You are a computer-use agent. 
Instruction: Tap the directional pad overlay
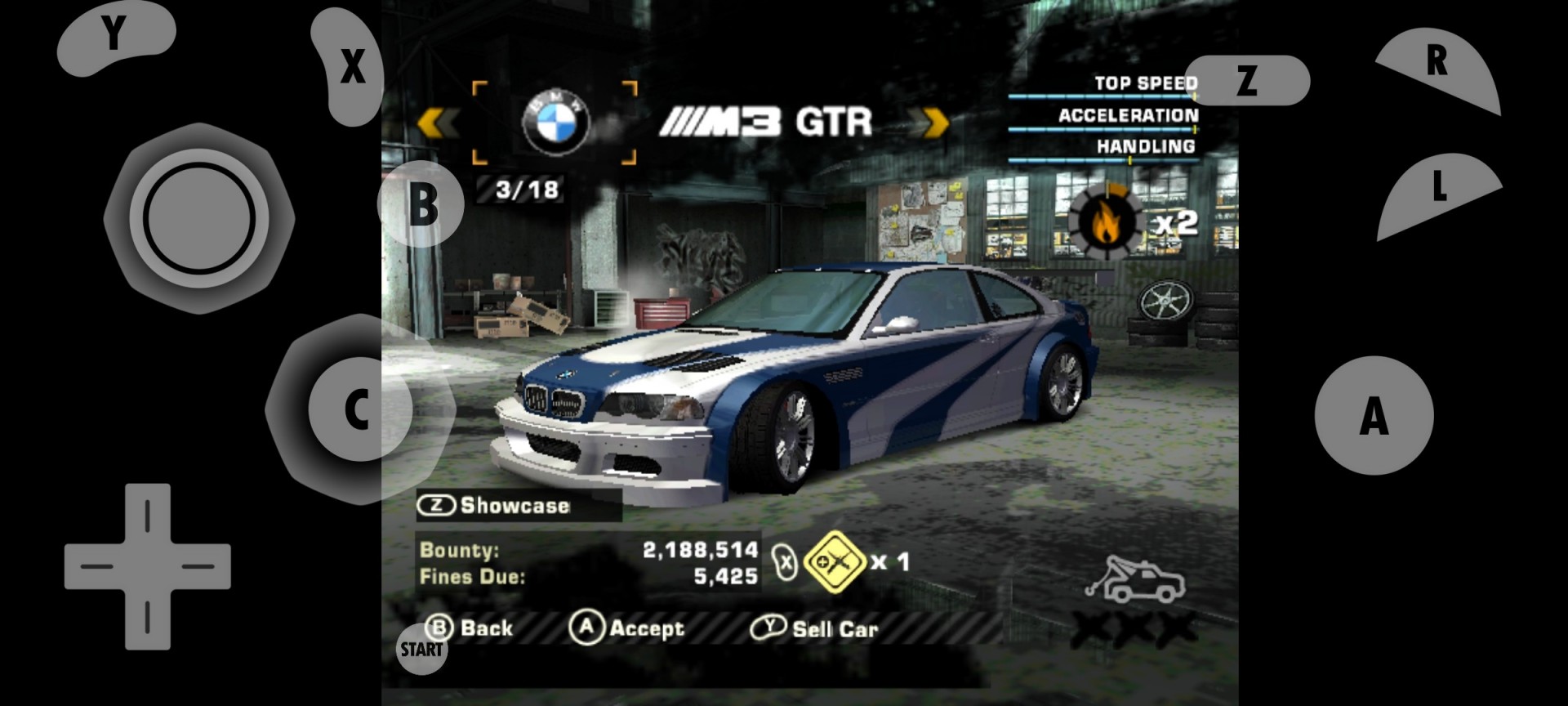pos(148,566)
